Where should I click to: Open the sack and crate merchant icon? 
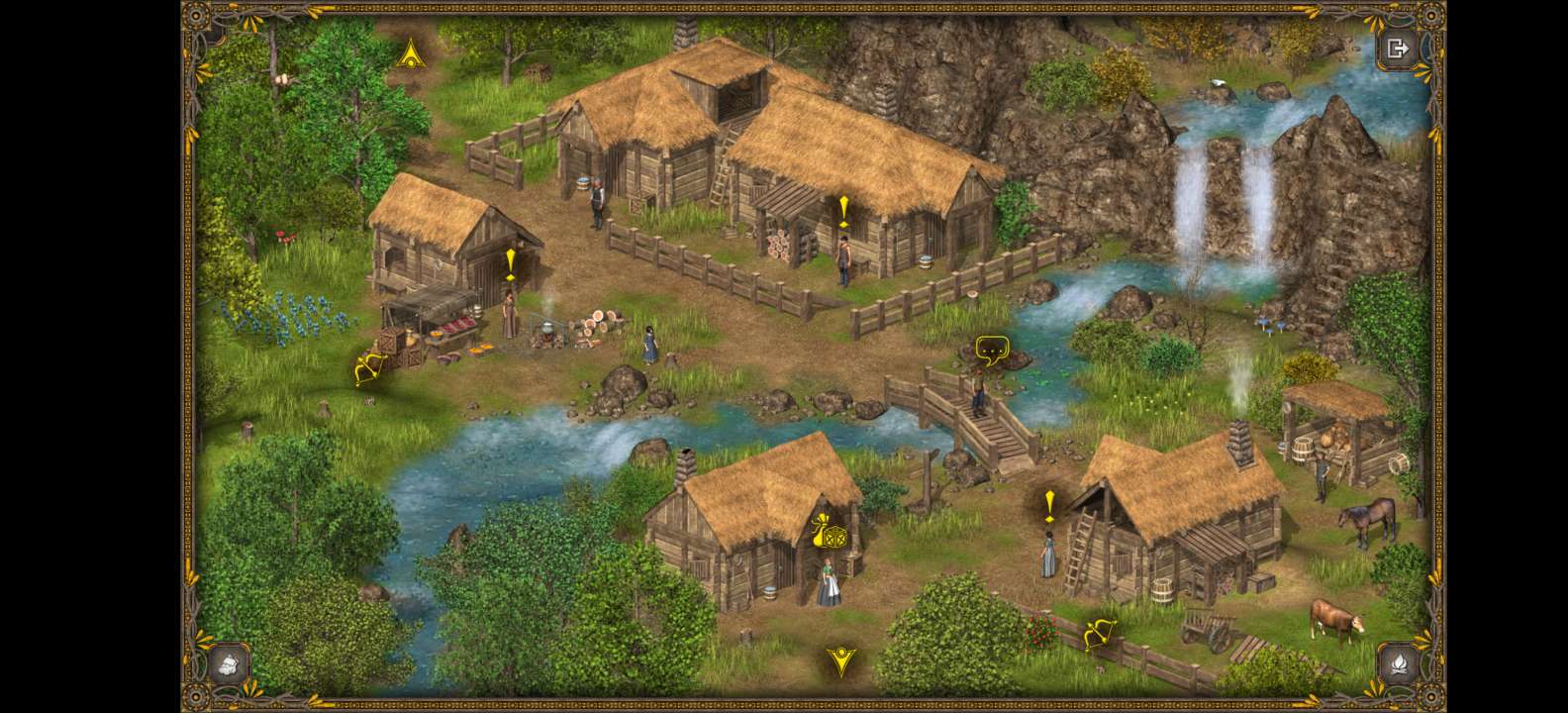coord(828,534)
